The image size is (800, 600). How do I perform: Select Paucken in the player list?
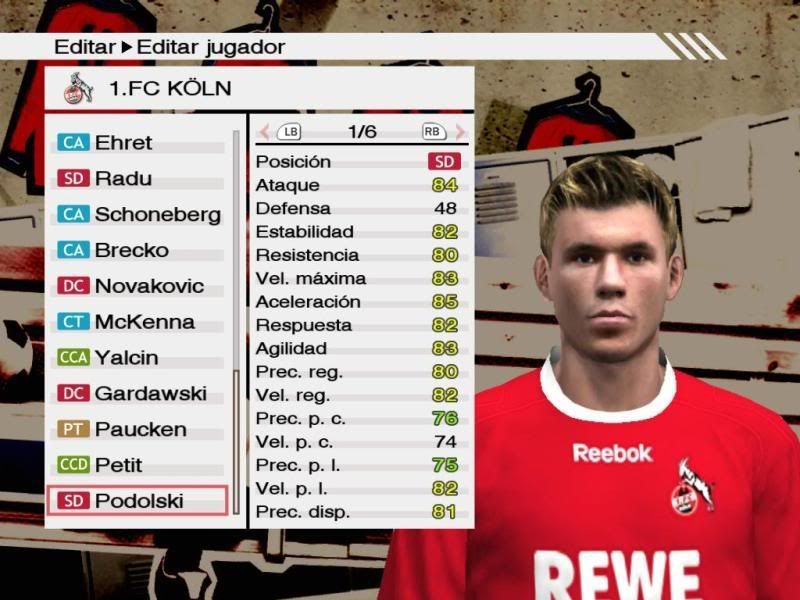[x=138, y=430]
